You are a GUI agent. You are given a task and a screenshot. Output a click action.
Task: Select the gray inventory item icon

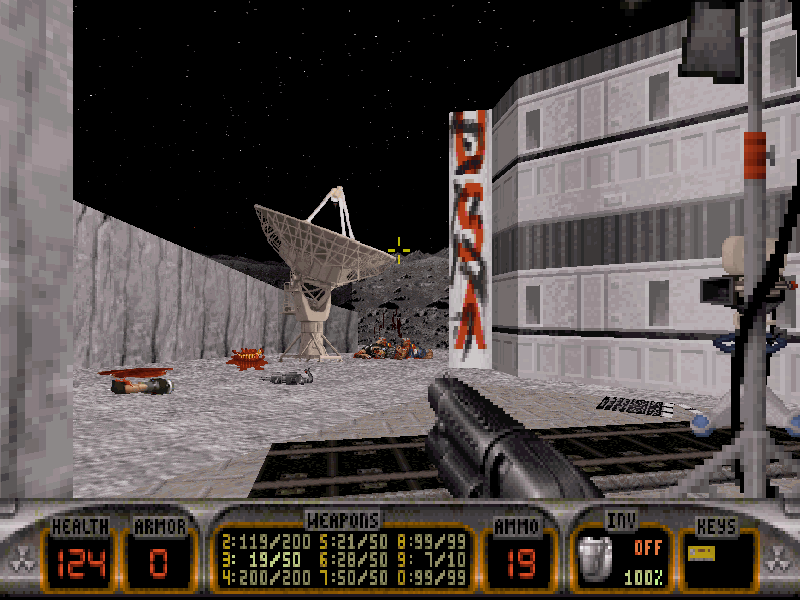(x=597, y=556)
